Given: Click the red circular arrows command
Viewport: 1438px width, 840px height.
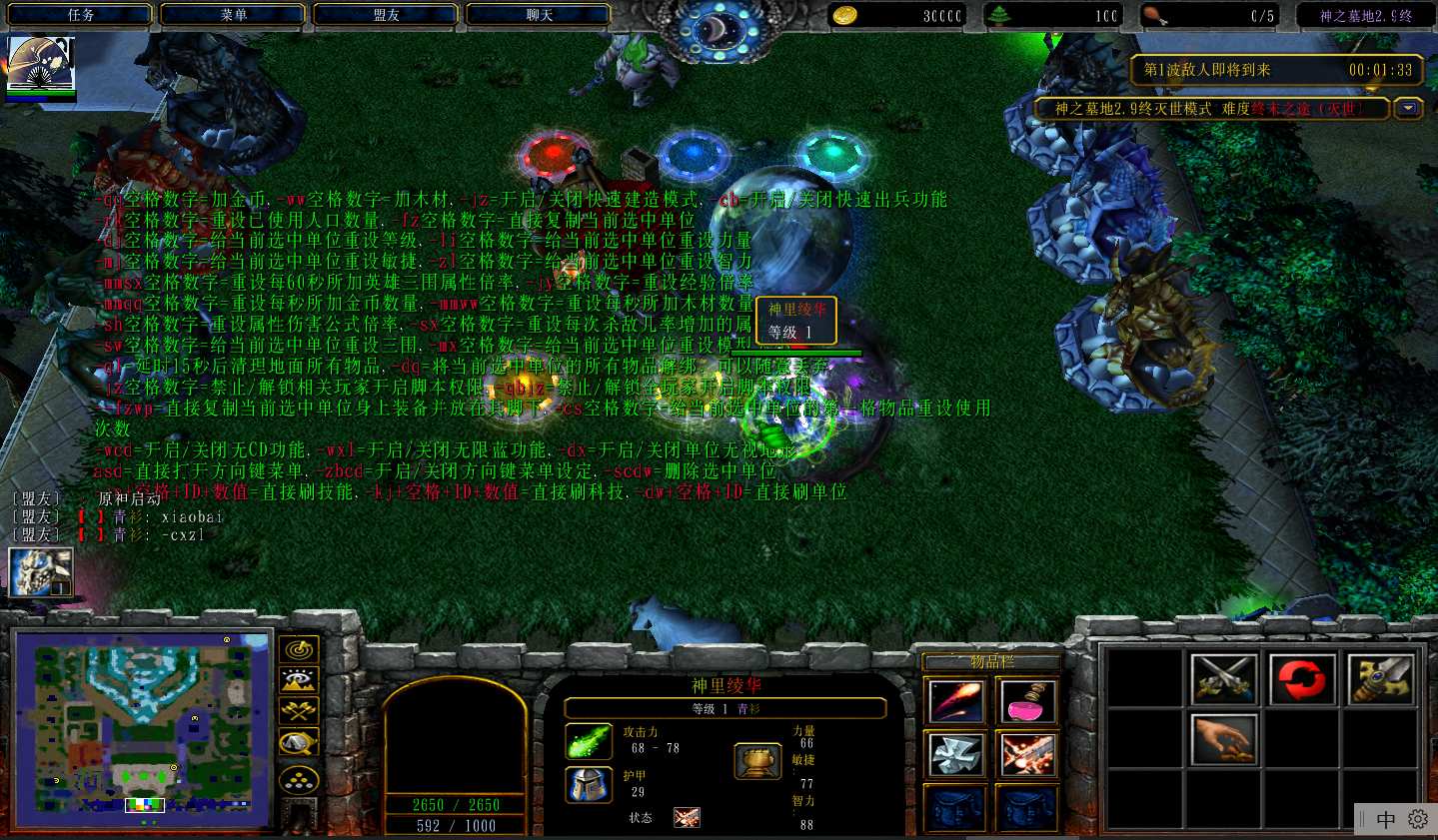Looking at the screenshot, I should coord(1303,679).
